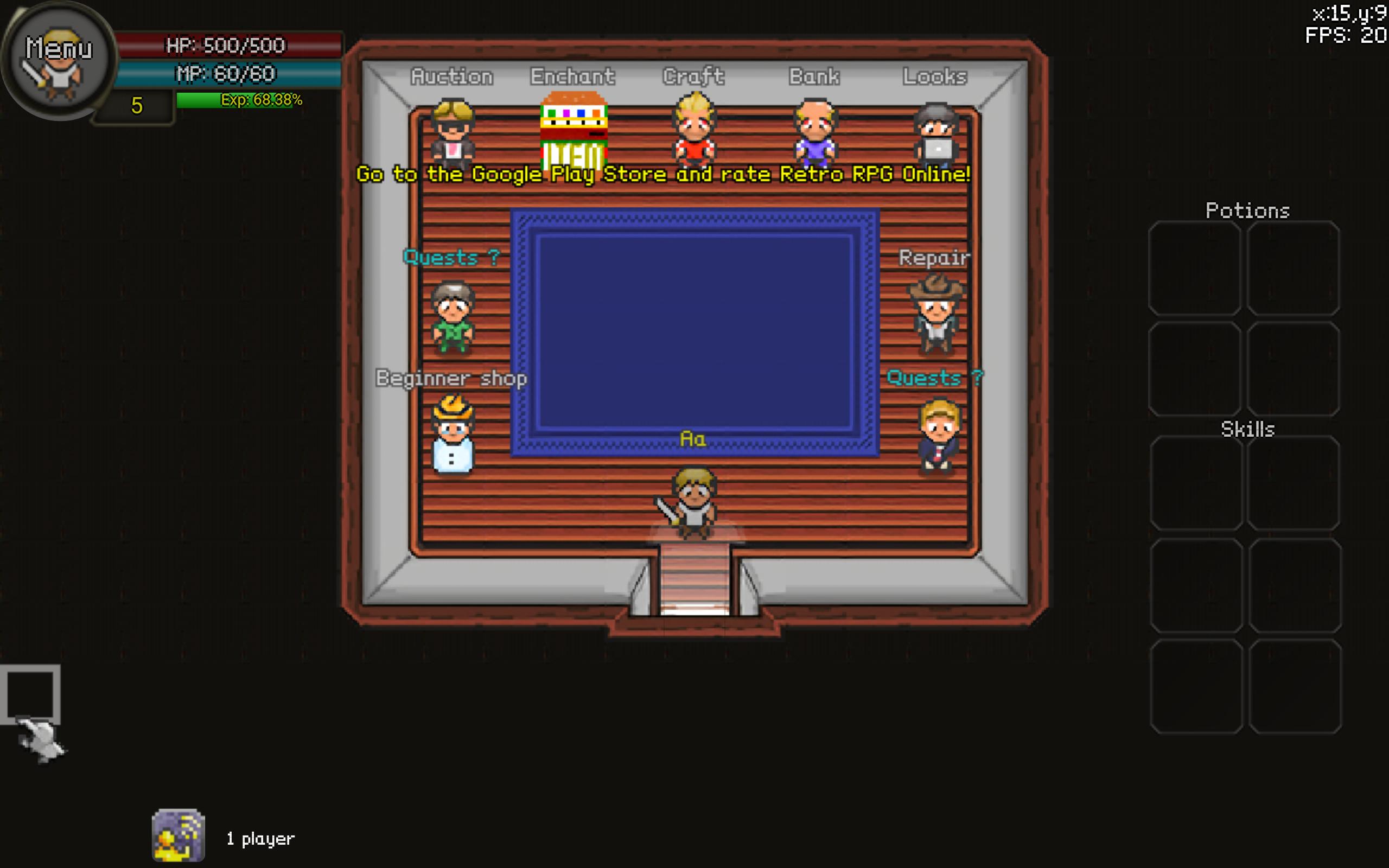Click the Looks NPC with laptop
The height and width of the screenshot is (868, 1389).
935,132
